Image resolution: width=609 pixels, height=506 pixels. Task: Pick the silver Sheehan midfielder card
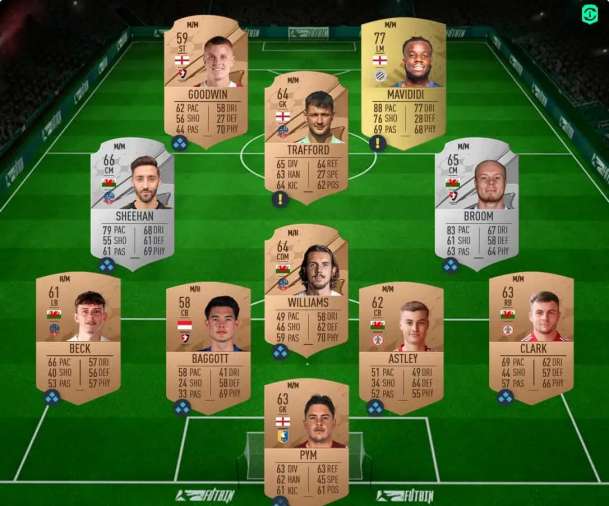point(132,203)
